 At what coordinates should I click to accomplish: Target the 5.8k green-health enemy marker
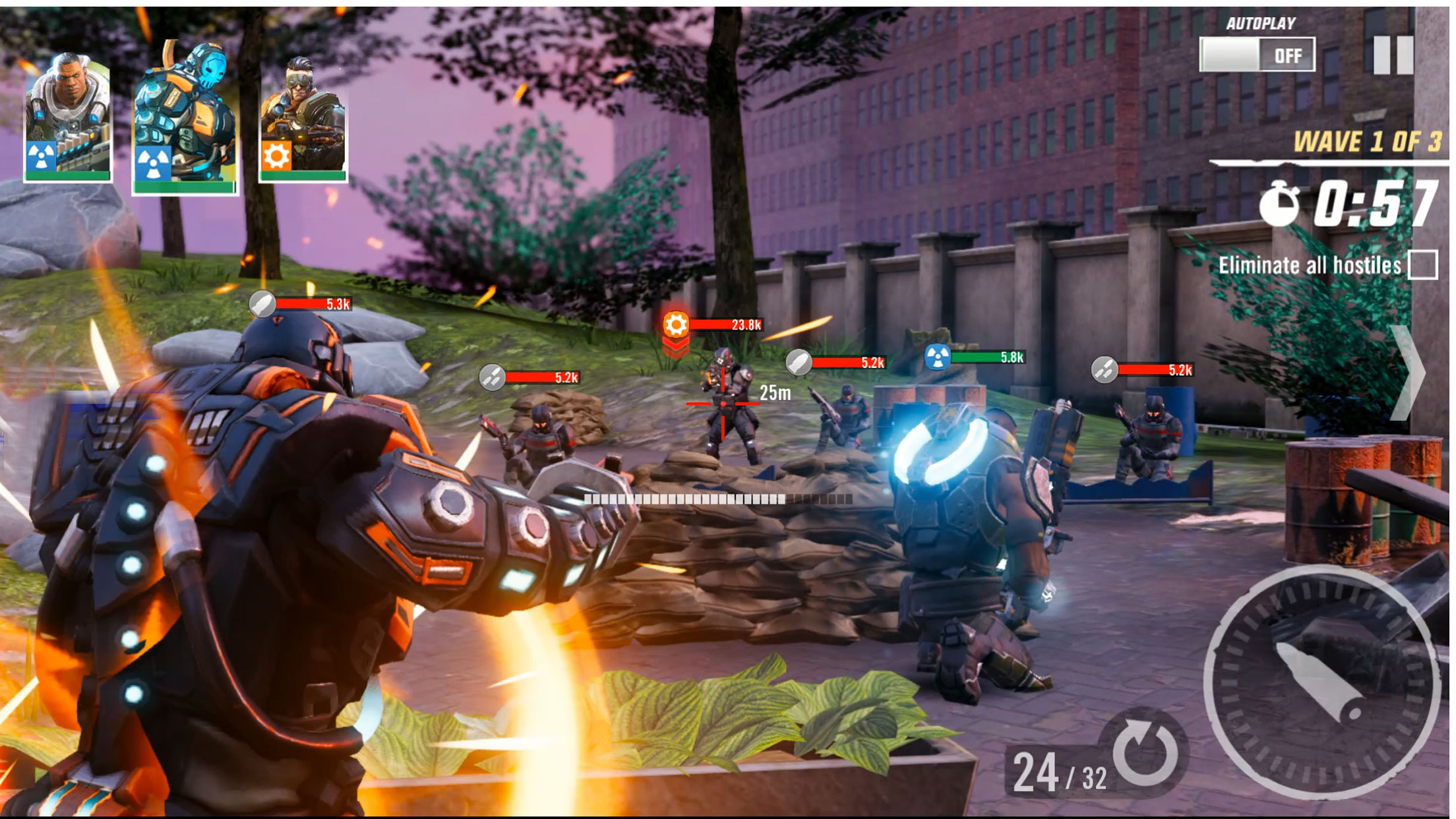tap(937, 357)
